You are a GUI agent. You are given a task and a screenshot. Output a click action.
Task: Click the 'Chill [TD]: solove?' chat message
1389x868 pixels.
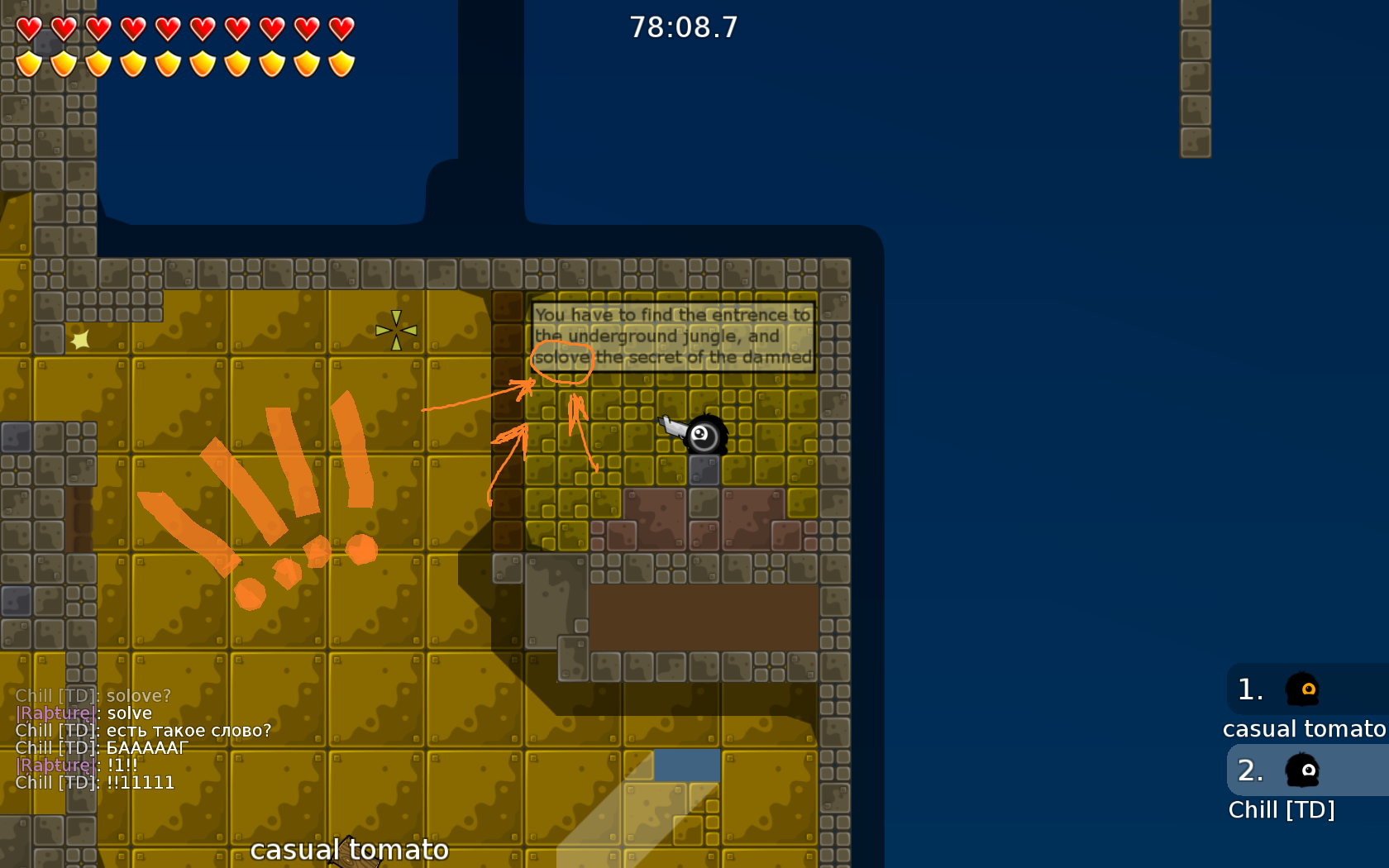[93, 695]
